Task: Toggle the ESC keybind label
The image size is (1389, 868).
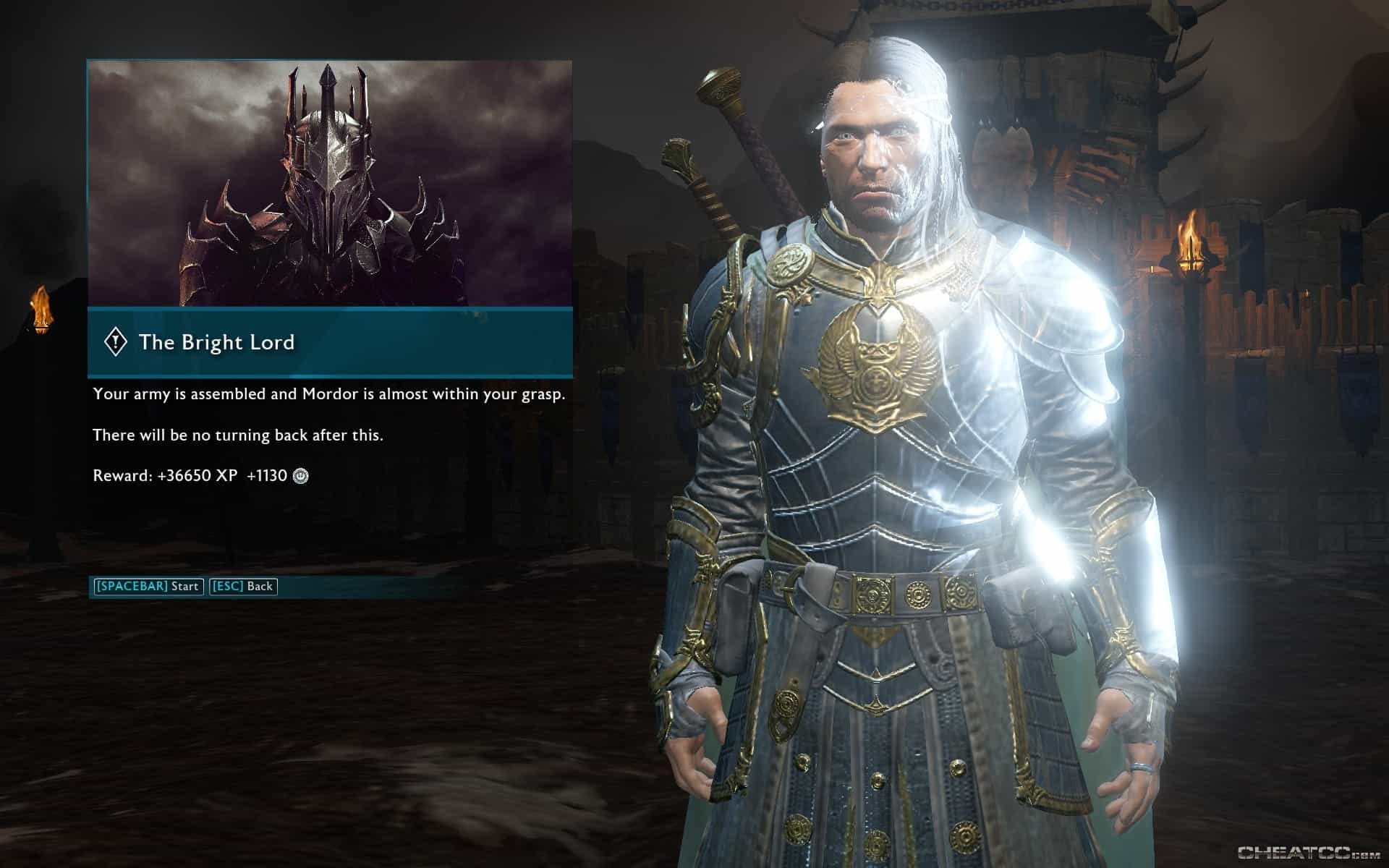Action: [224, 587]
